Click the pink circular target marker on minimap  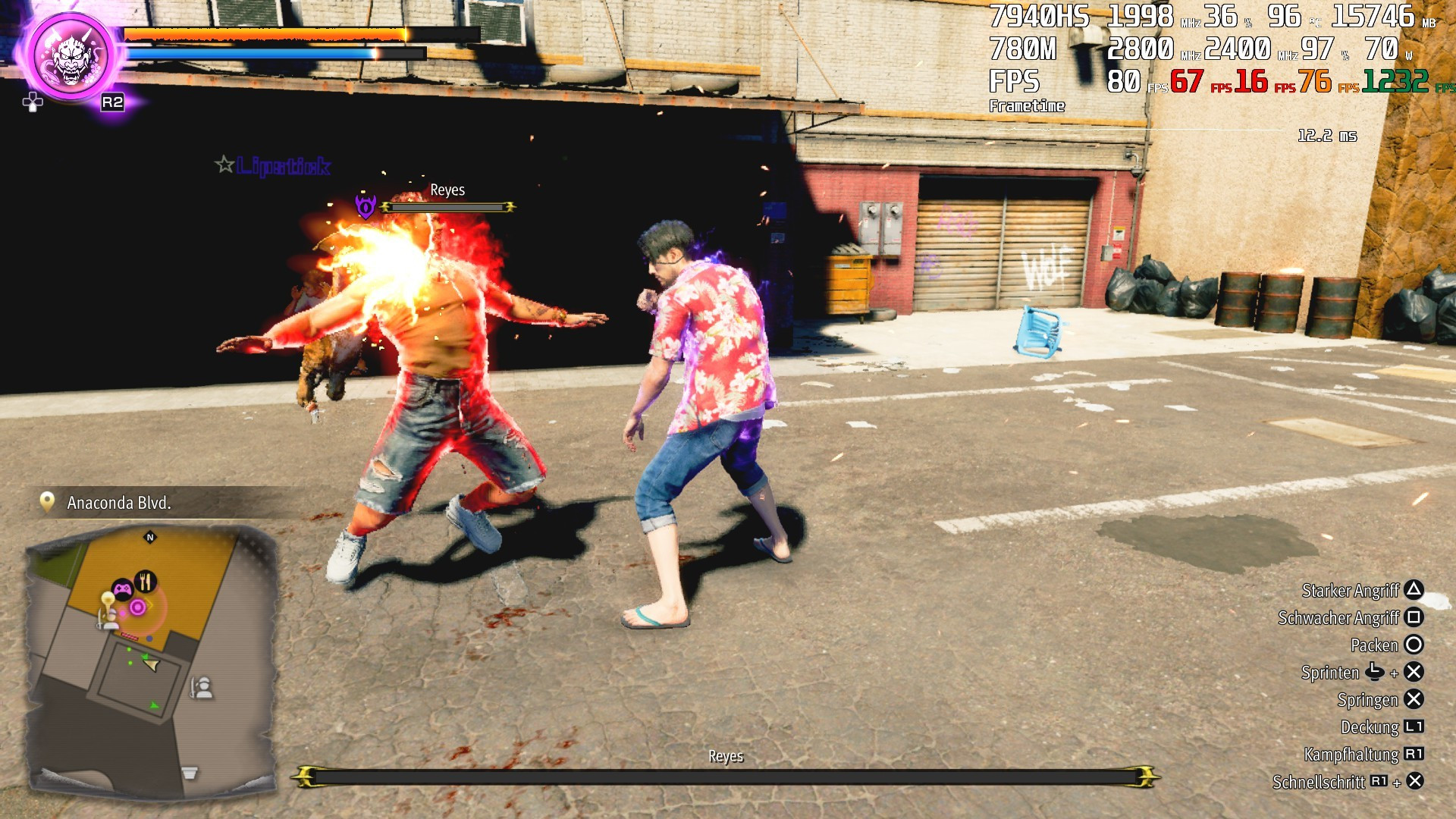point(137,607)
